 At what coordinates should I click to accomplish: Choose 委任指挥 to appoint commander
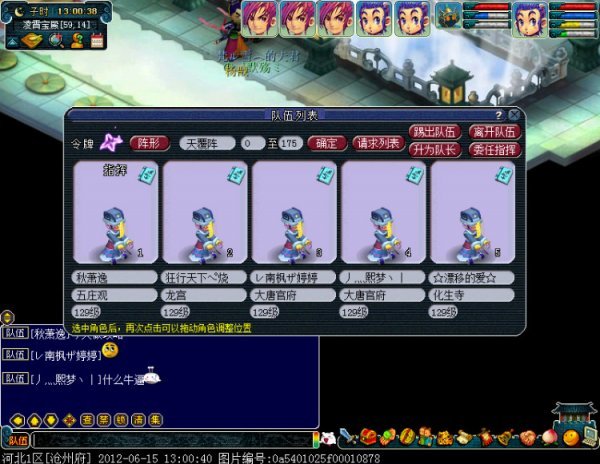(x=494, y=149)
